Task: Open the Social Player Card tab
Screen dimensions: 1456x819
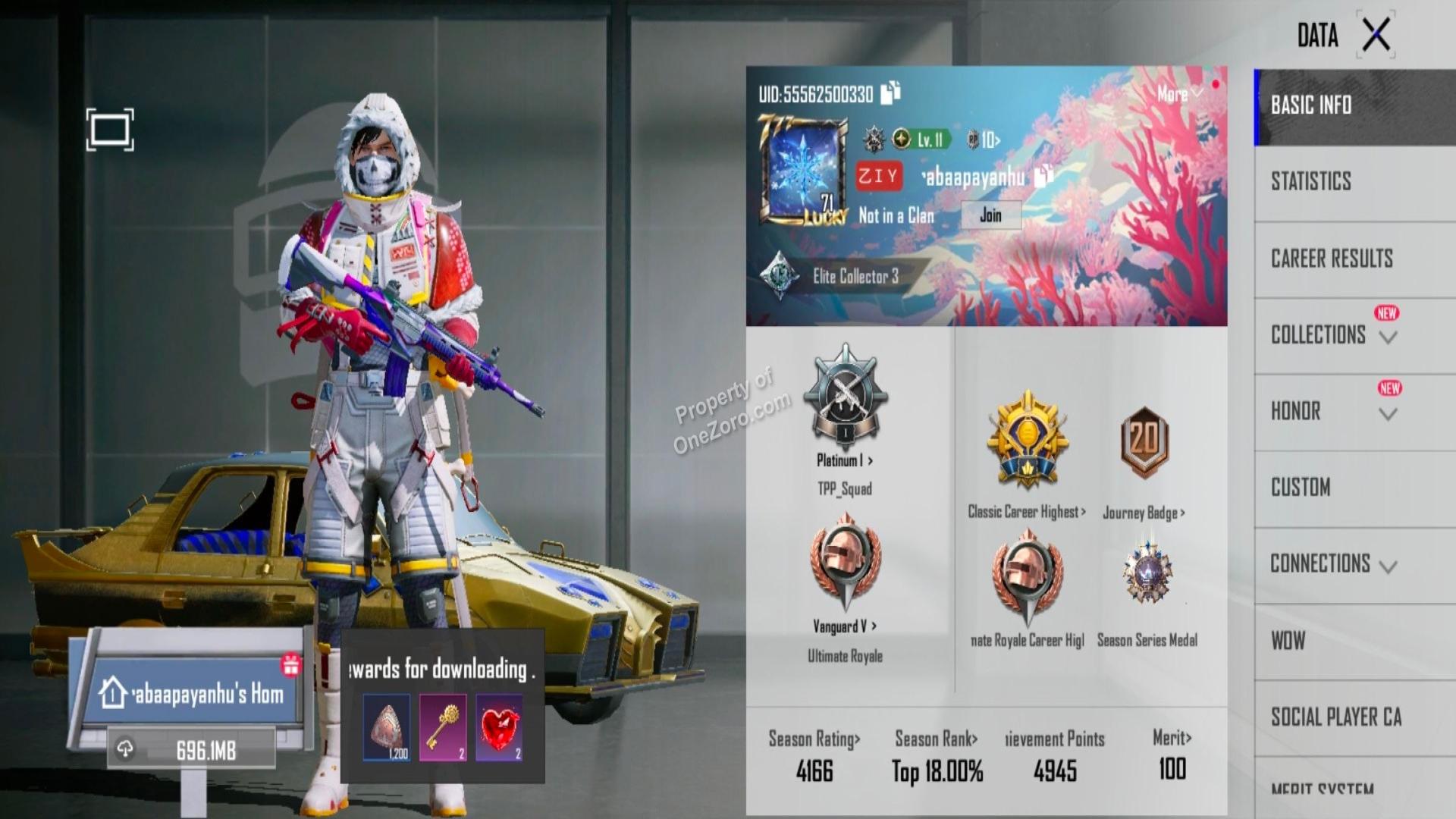Action: [x=1336, y=717]
